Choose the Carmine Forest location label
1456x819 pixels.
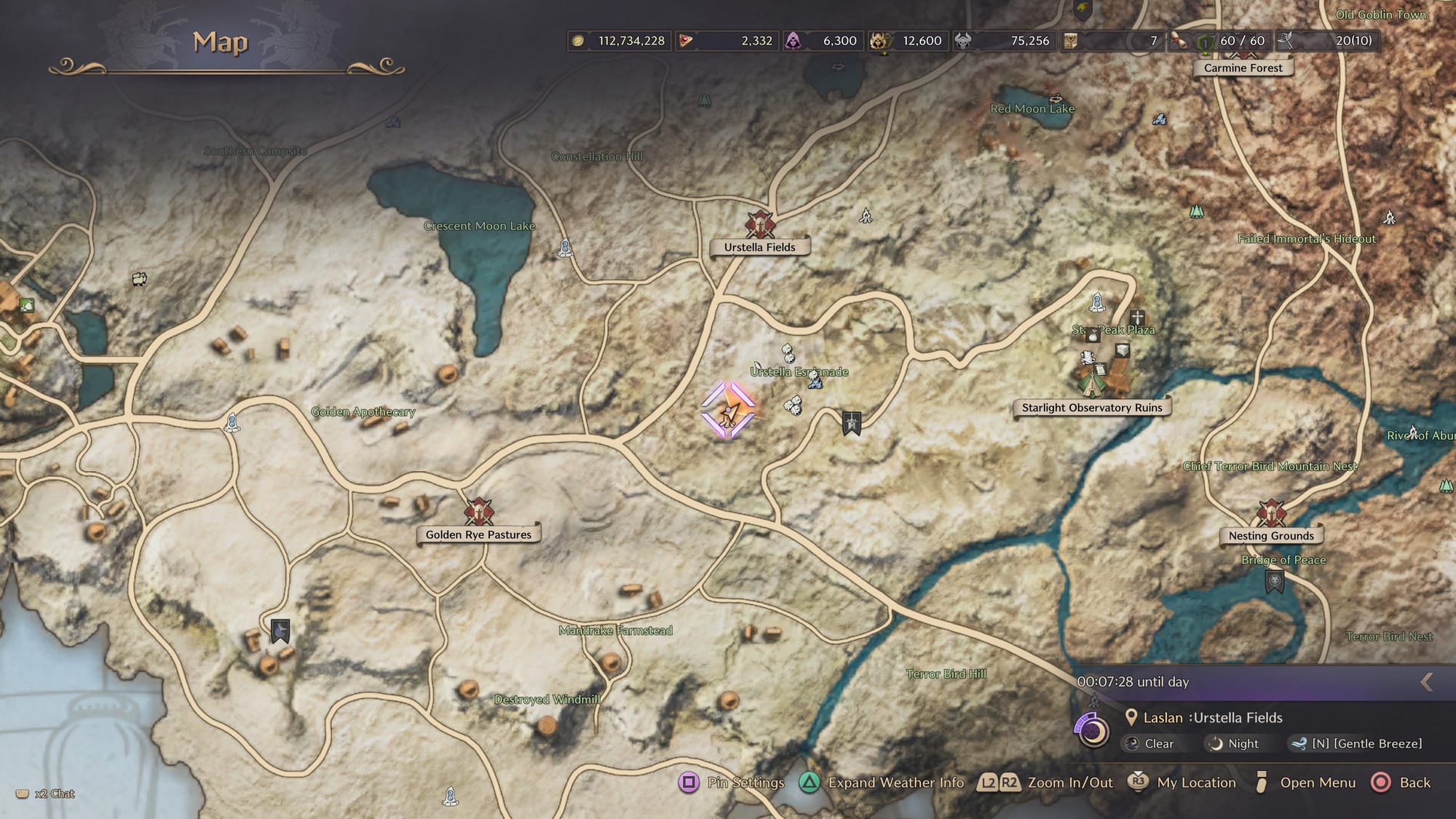1243,68
